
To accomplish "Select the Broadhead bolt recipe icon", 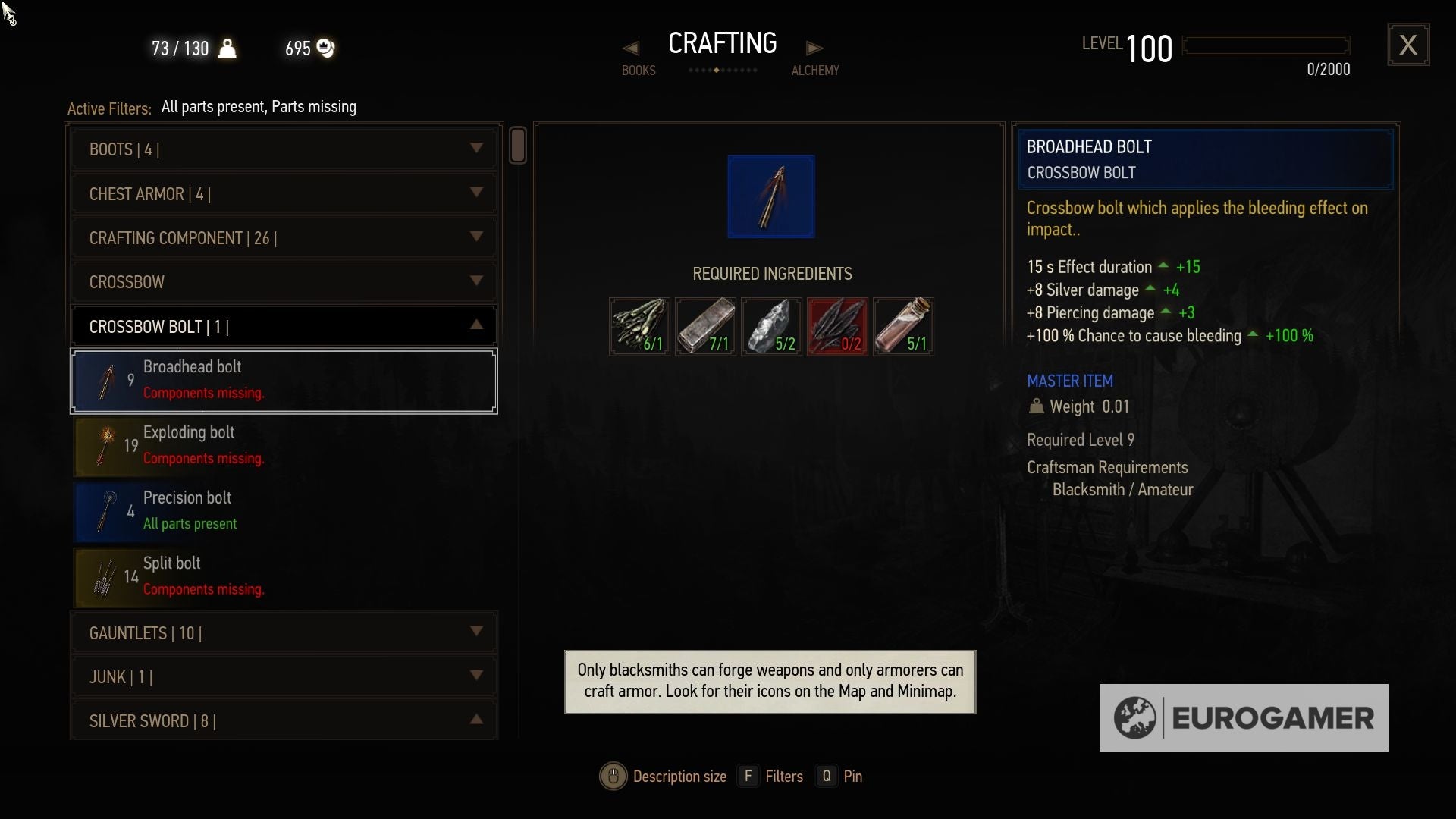I will tap(106, 381).
